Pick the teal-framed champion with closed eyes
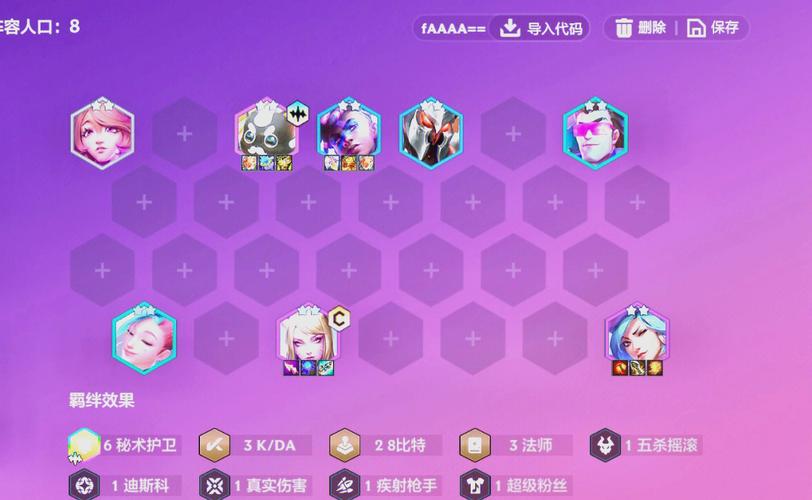812x500 pixels. pos(144,340)
